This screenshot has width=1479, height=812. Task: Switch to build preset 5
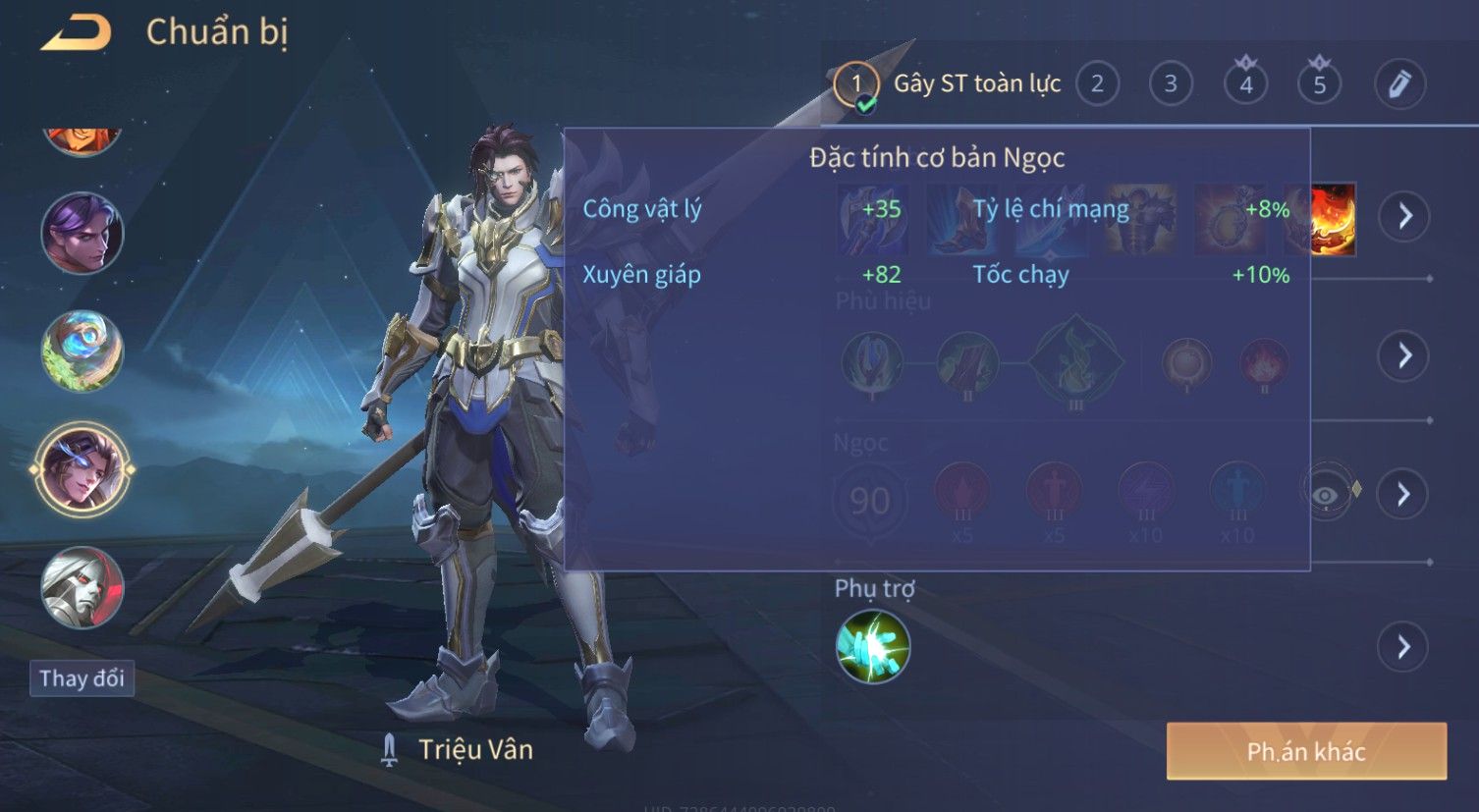pyautogui.click(x=1319, y=84)
